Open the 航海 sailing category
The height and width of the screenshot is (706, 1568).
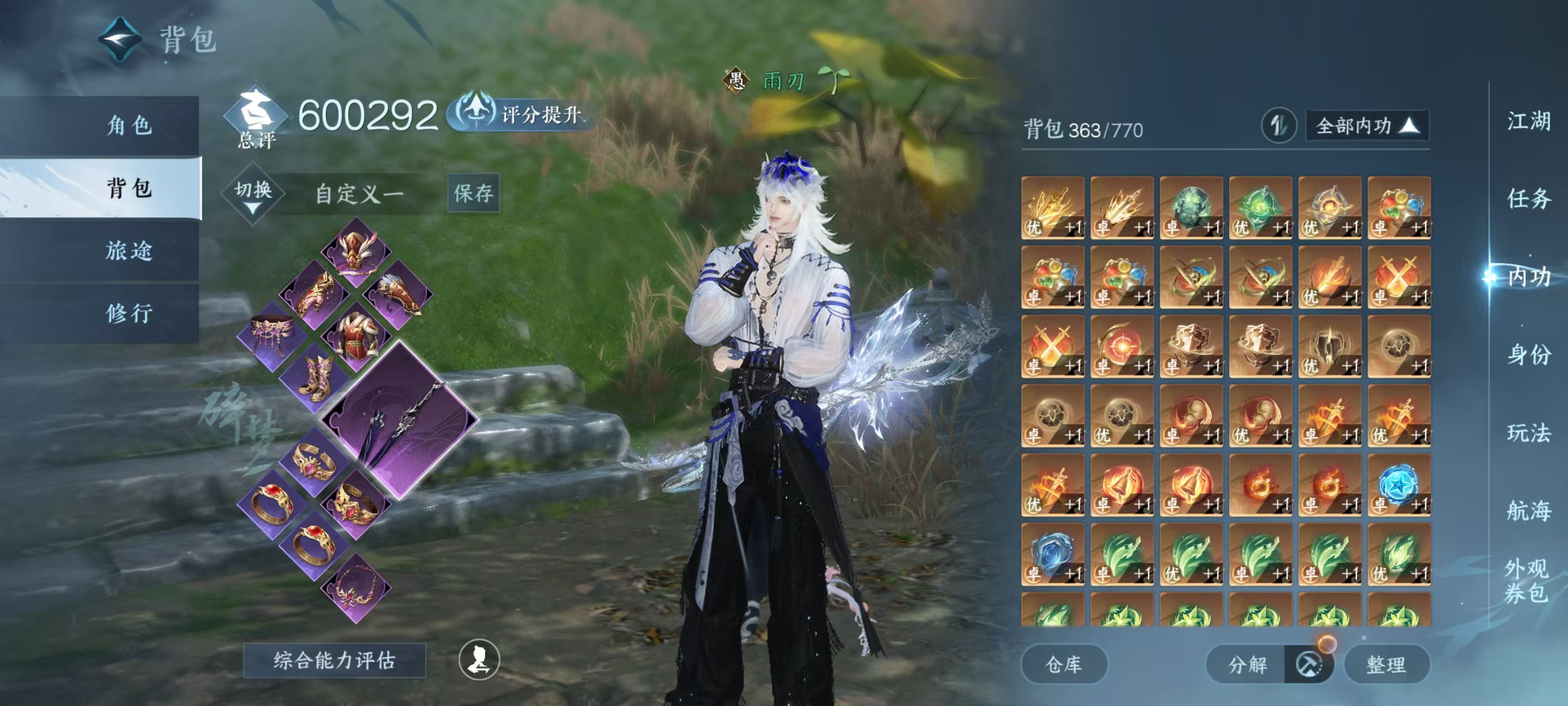[x=1528, y=510]
